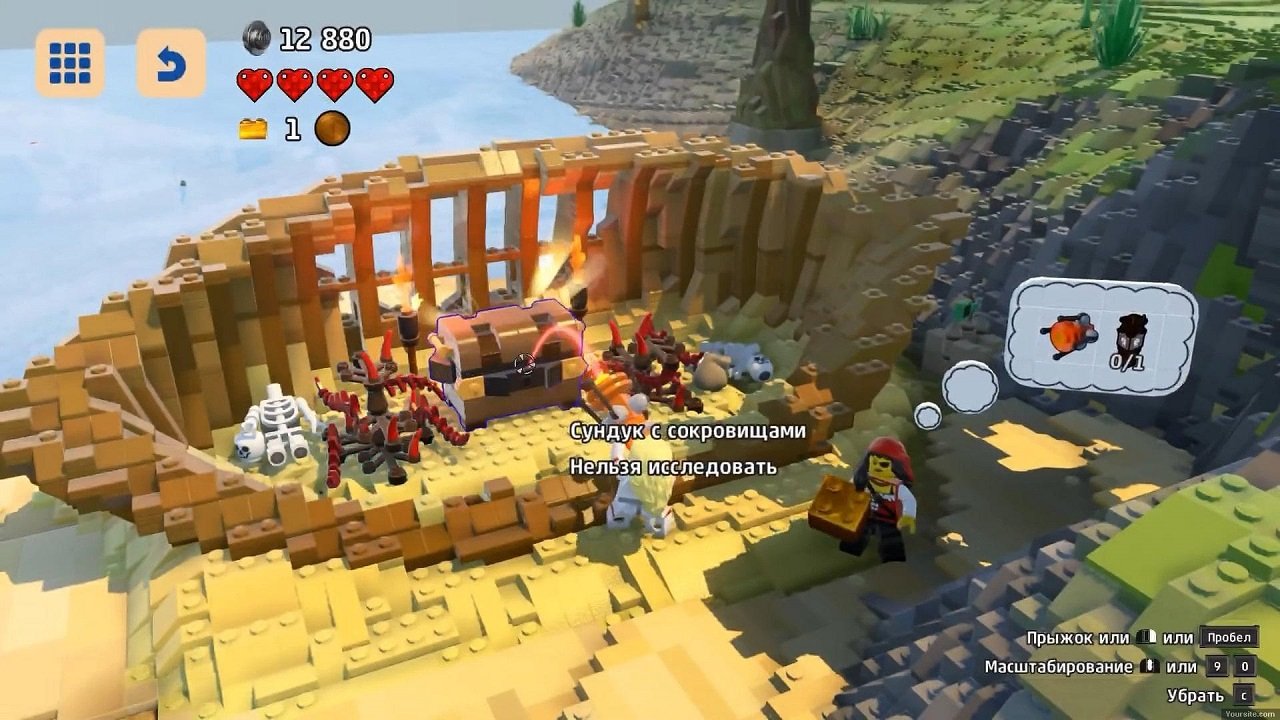Click the Убрать C key button

pyautogui.click(x=1244, y=693)
